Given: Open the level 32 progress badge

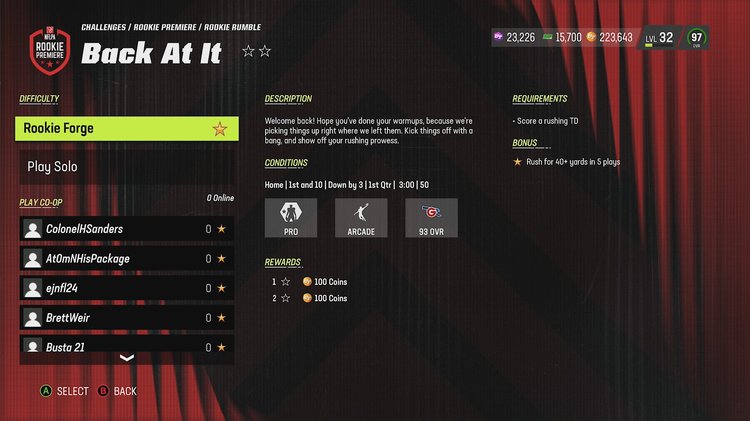Looking at the screenshot, I should click(x=660, y=38).
